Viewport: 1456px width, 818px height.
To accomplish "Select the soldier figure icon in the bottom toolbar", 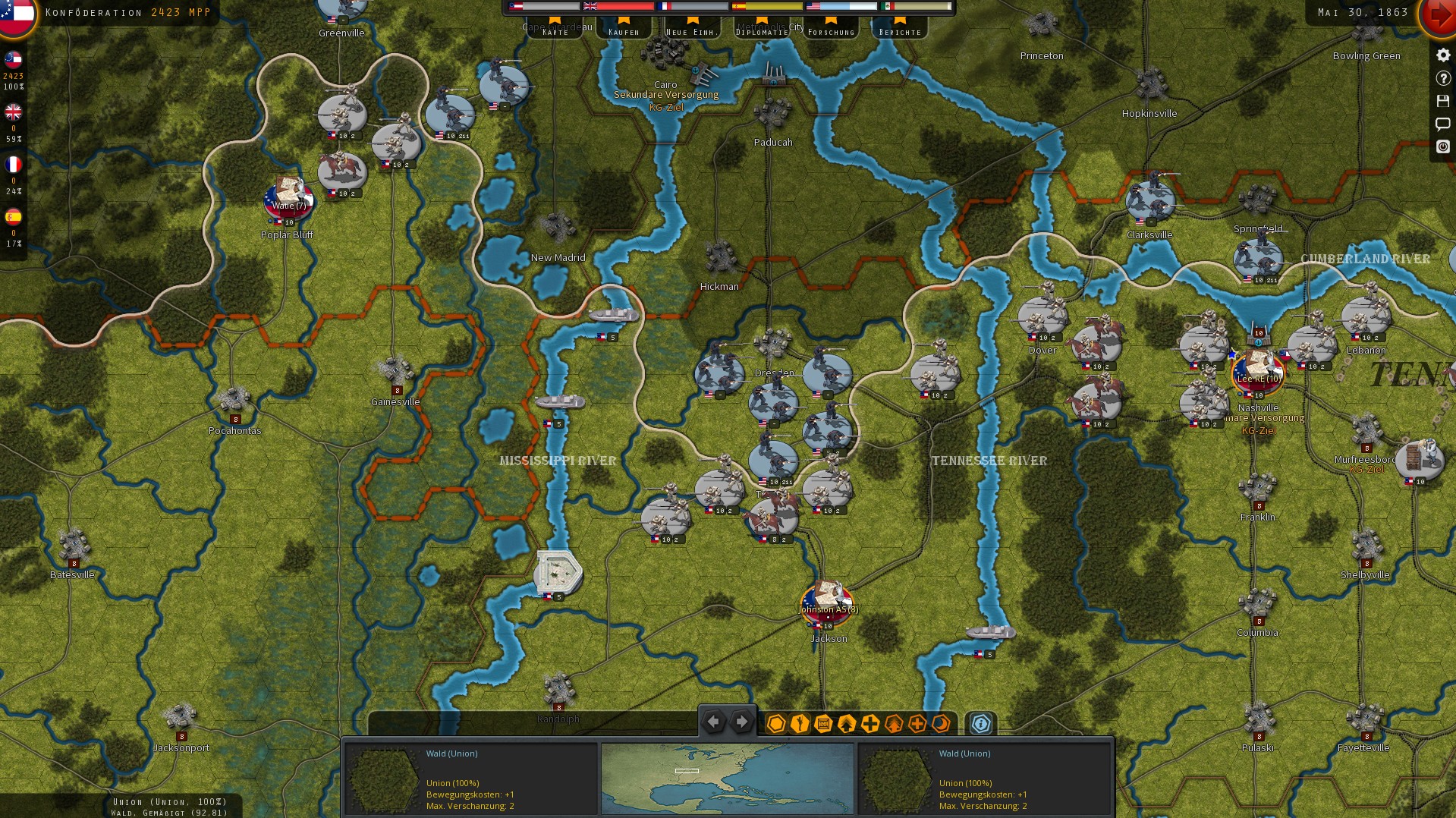I will pyautogui.click(x=800, y=725).
